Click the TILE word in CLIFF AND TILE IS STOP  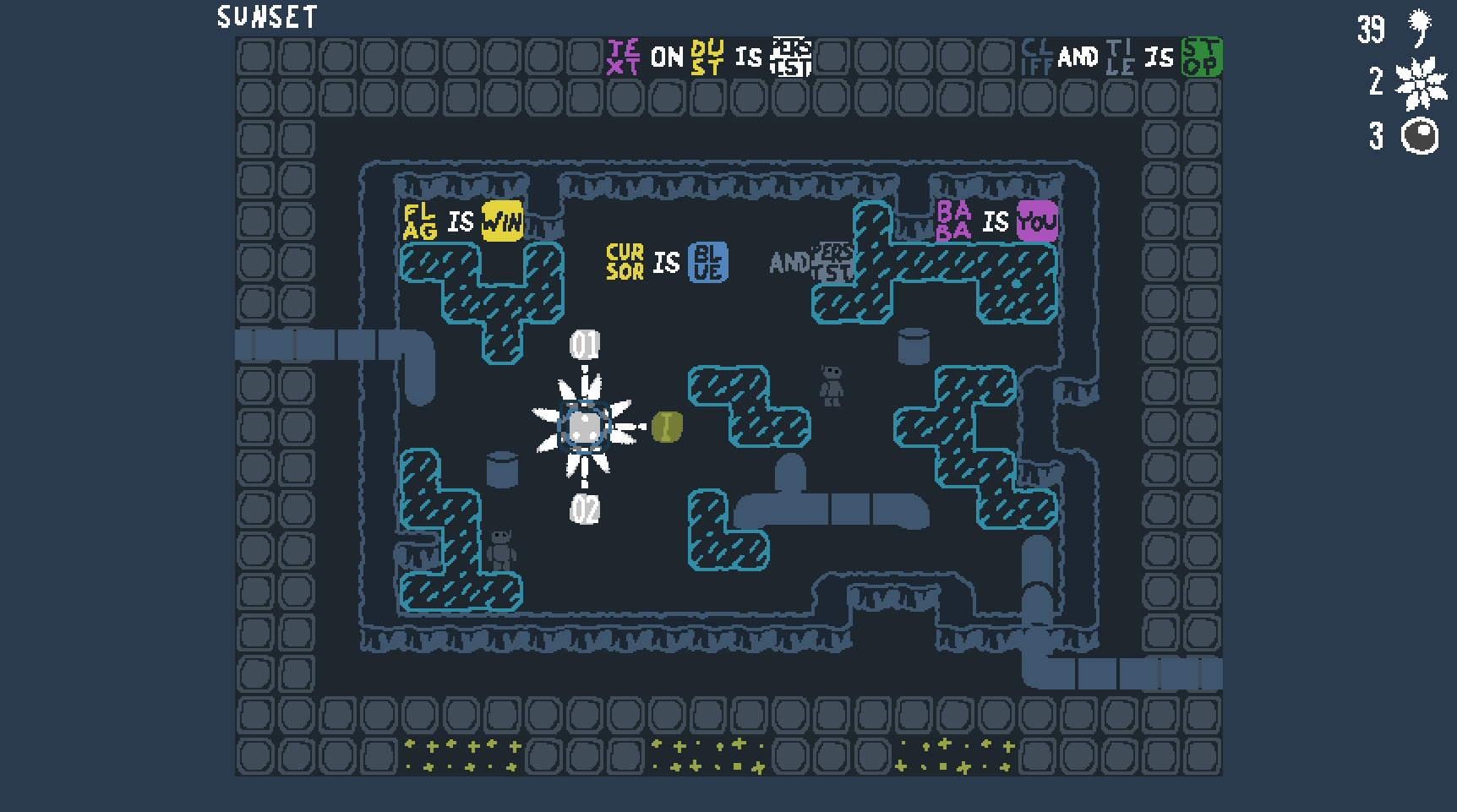point(1121,57)
